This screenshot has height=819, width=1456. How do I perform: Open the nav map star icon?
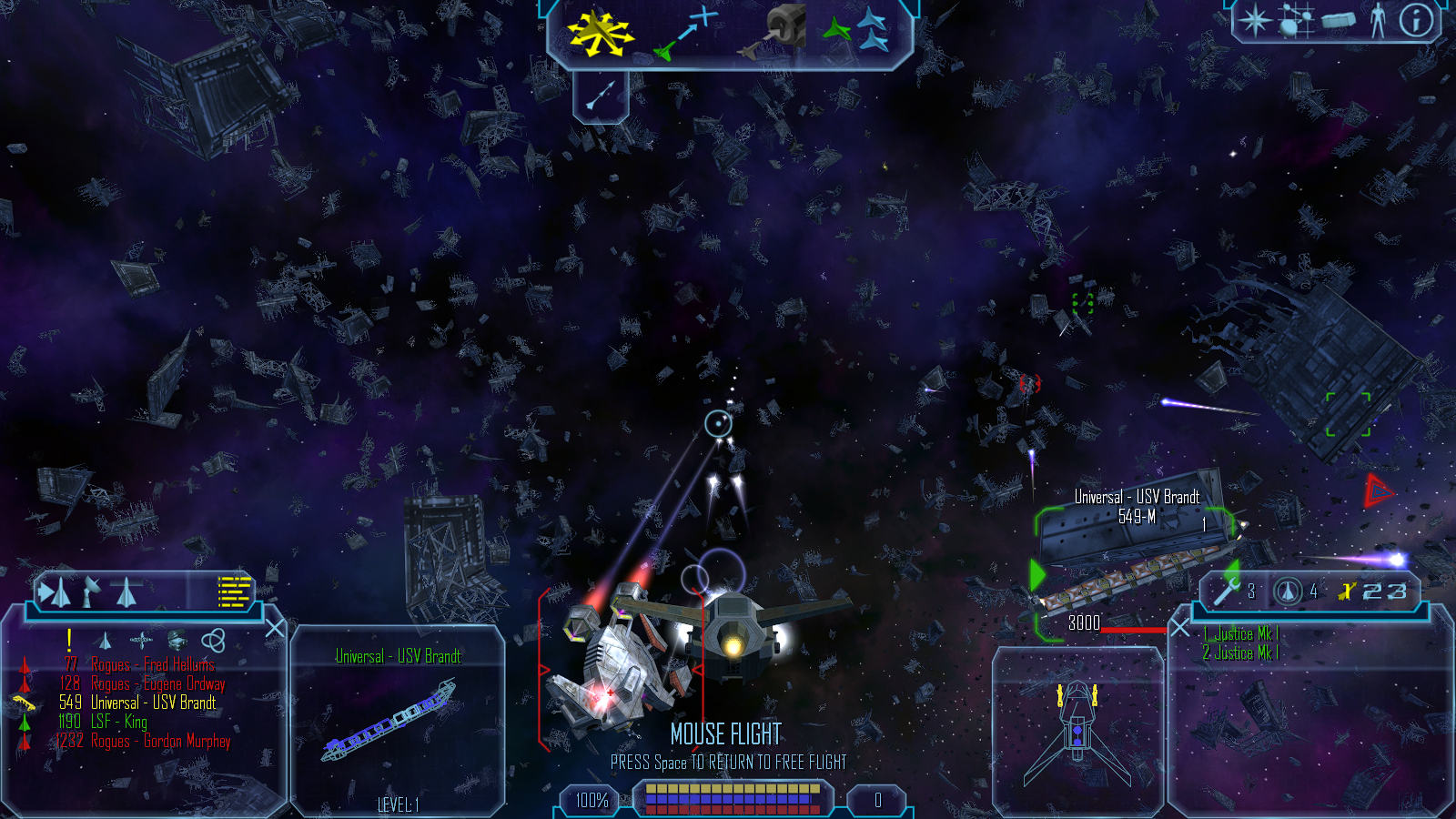pos(1256,20)
